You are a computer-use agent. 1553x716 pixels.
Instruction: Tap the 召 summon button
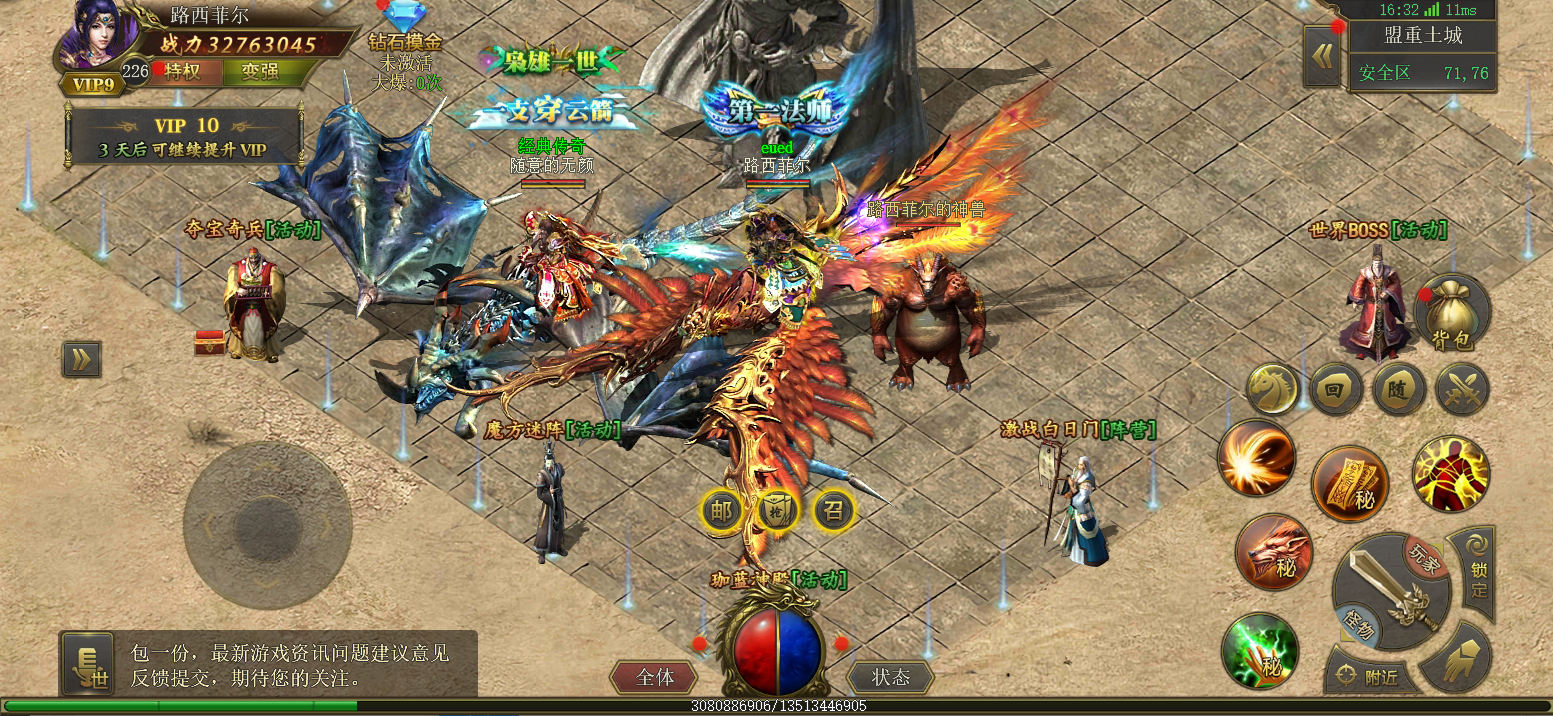(833, 511)
